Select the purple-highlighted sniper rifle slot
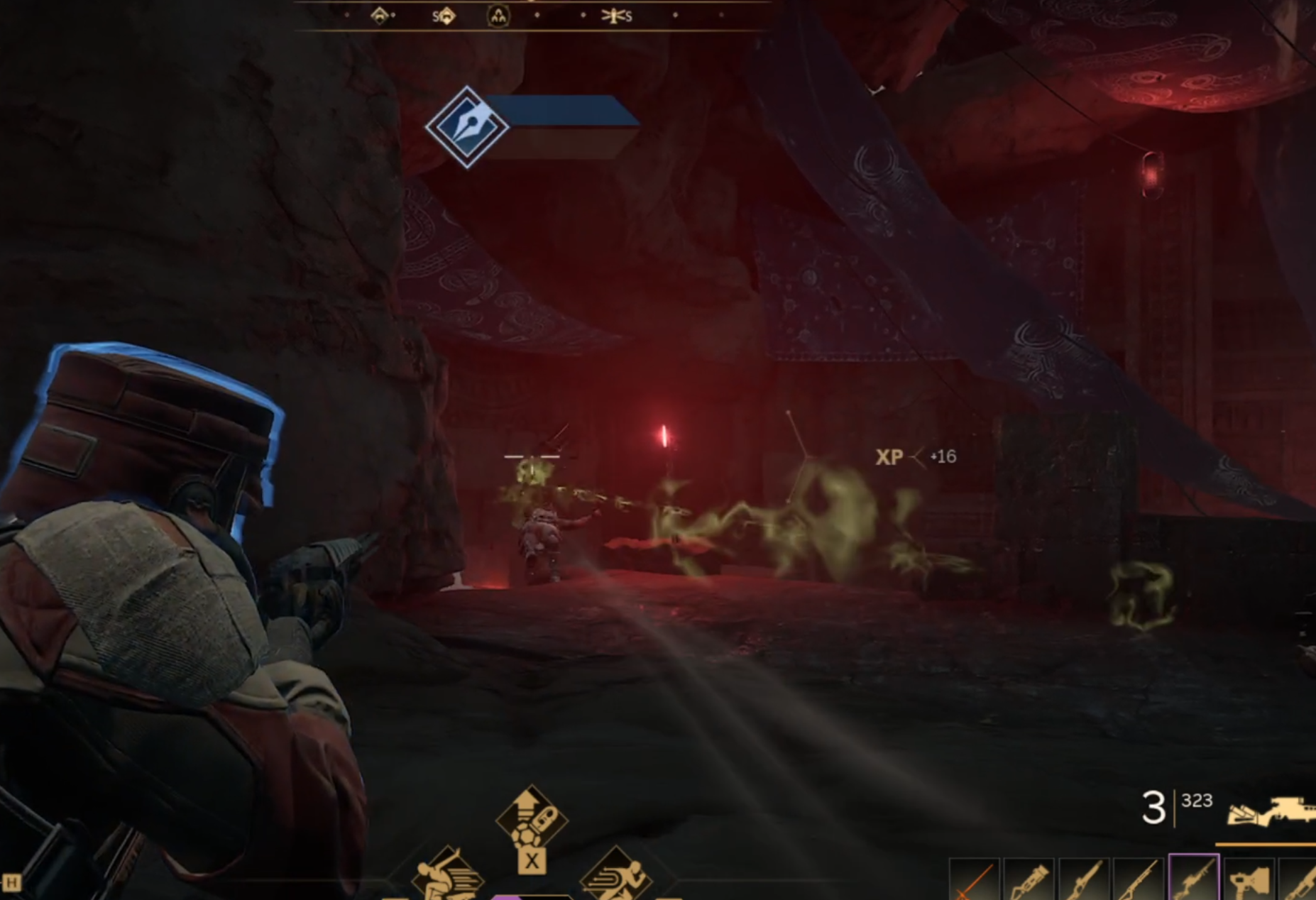1316x900 pixels. pos(1193,880)
